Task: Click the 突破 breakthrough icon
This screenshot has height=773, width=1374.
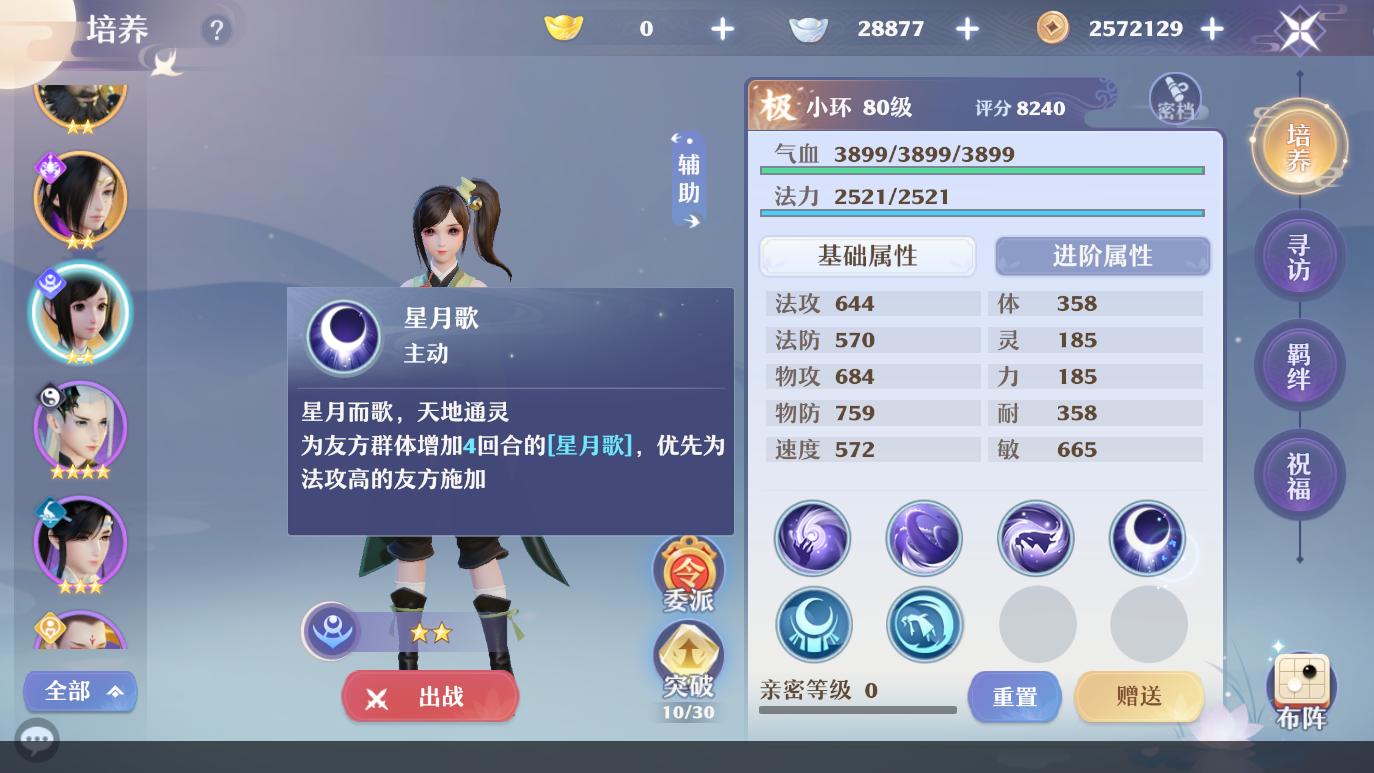Action: [x=687, y=658]
